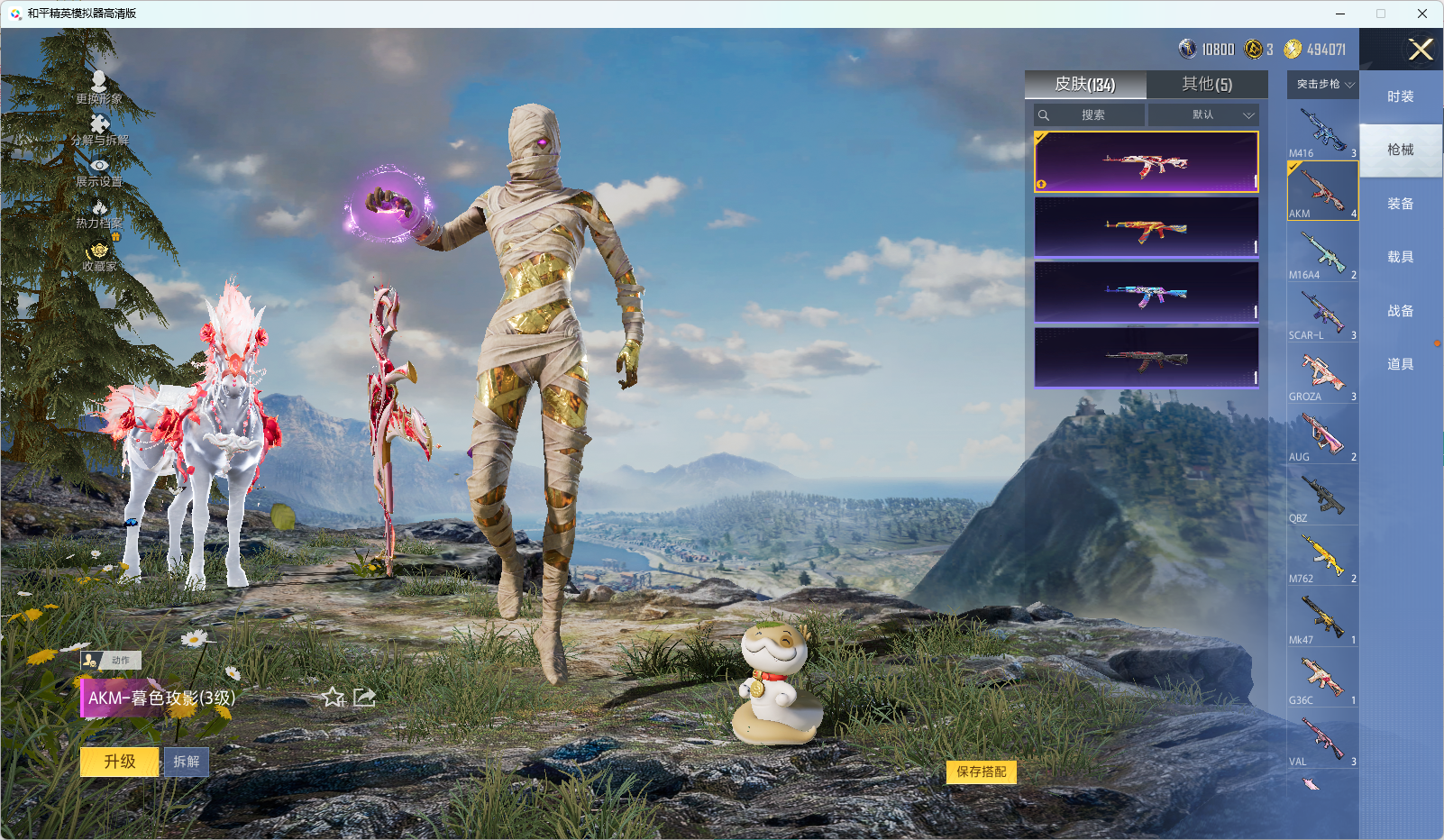Viewport: 1444px width, 840px height.
Task: Go to the 载具 vehicles category
Action: 1400,257
